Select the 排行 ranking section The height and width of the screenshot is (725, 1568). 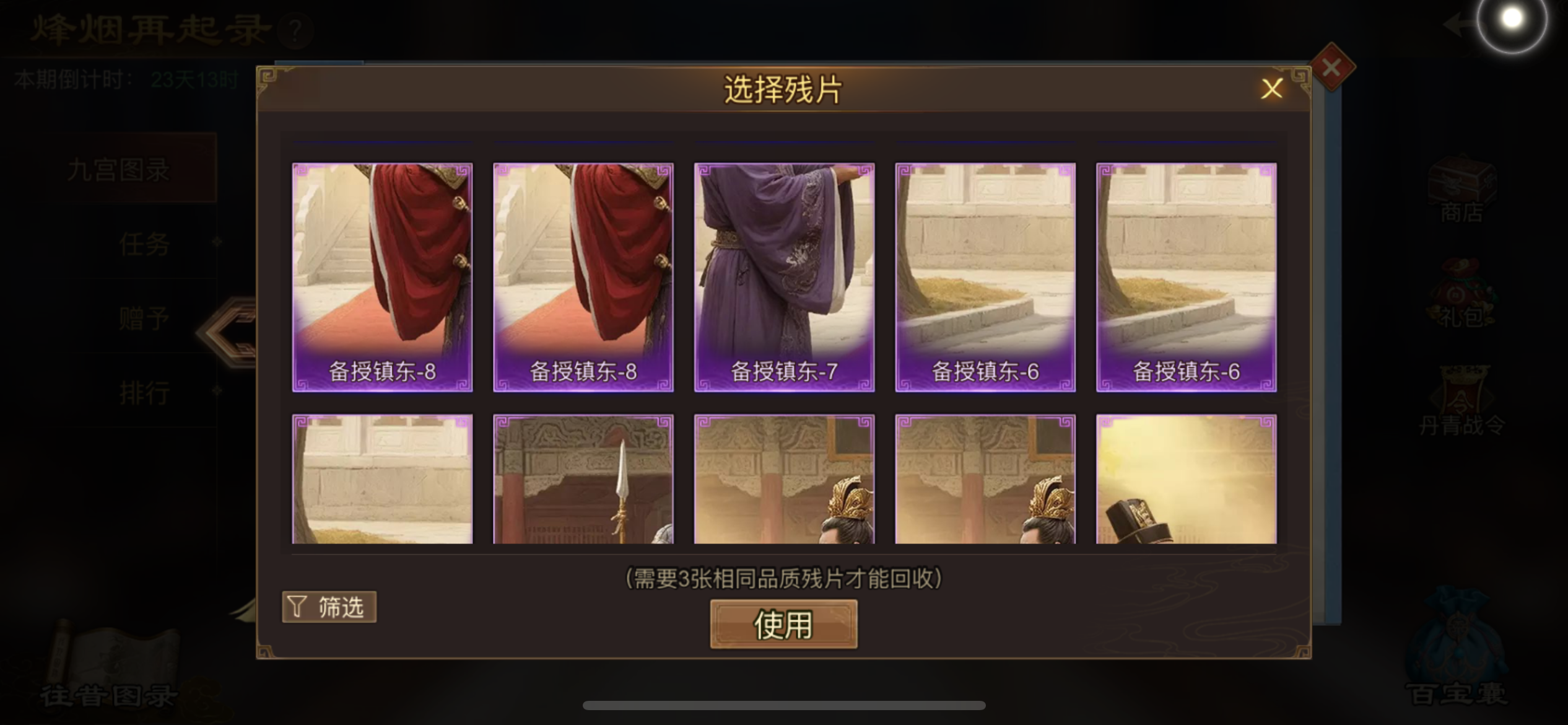click(x=146, y=392)
